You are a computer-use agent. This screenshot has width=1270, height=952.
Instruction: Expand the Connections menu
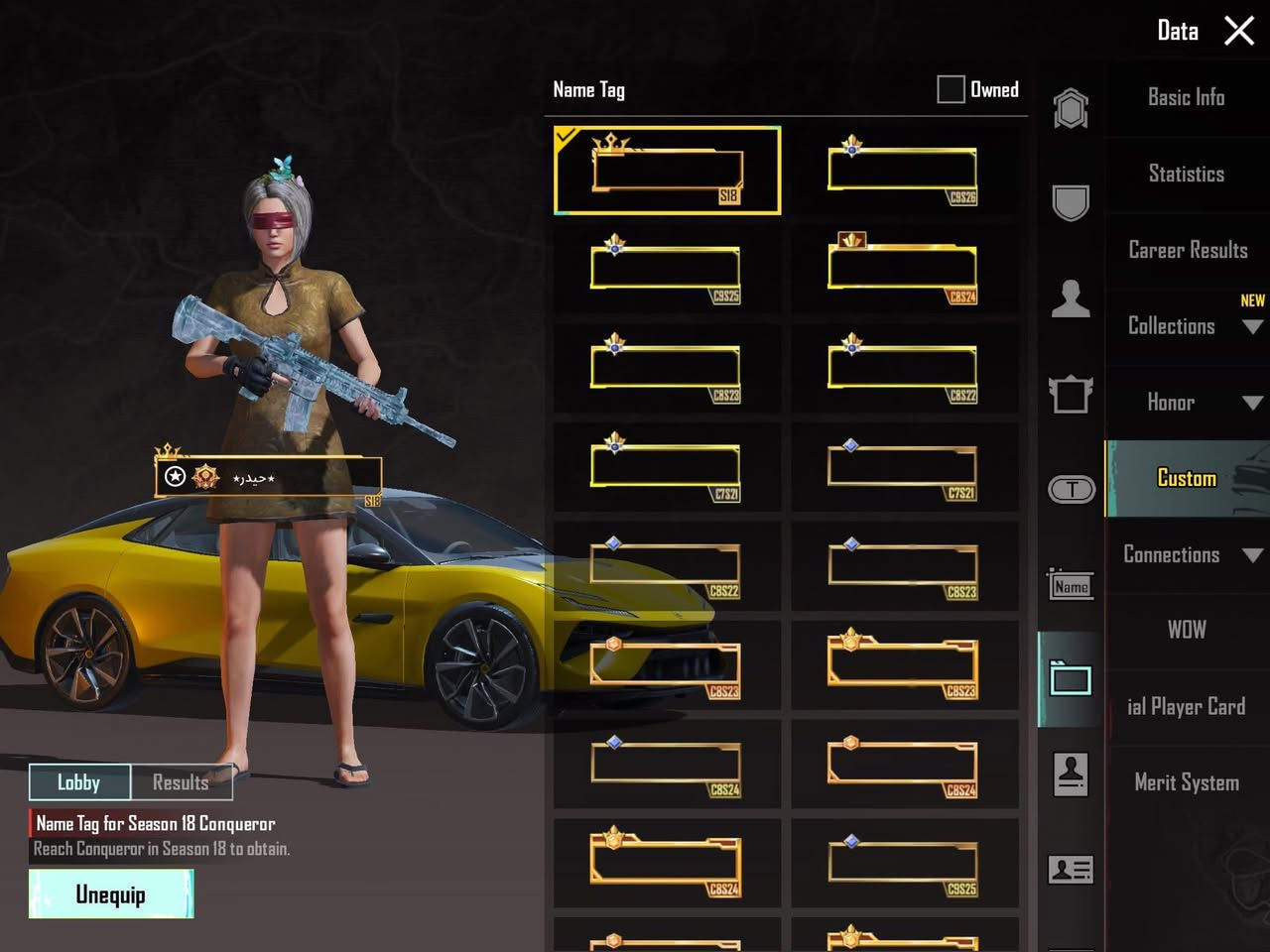point(1187,554)
